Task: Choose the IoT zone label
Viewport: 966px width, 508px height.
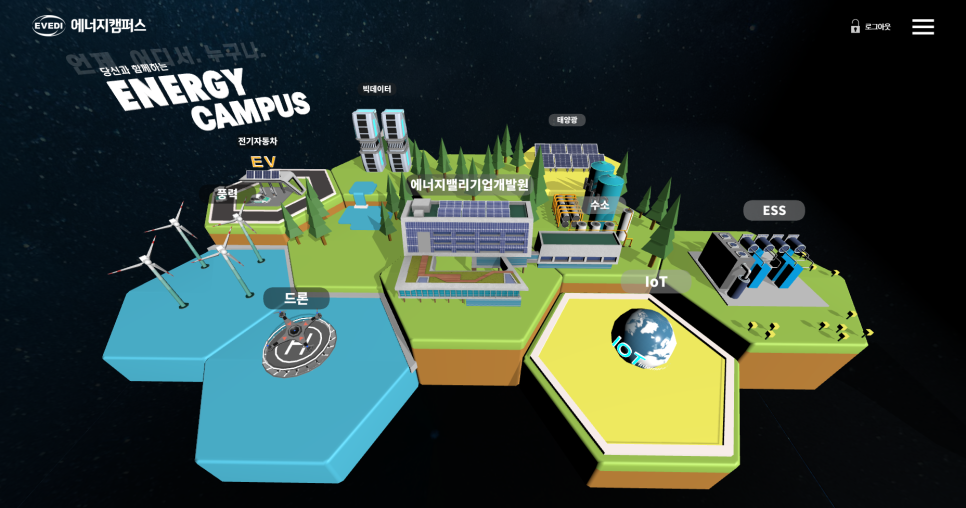Action: click(656, 282)
